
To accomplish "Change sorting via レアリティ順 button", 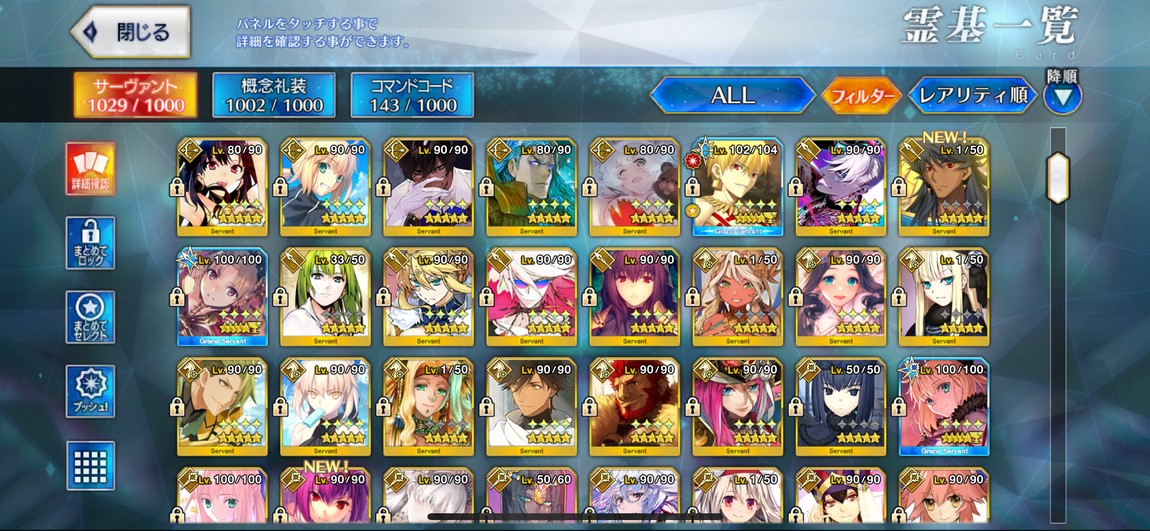I will [971, 96].
